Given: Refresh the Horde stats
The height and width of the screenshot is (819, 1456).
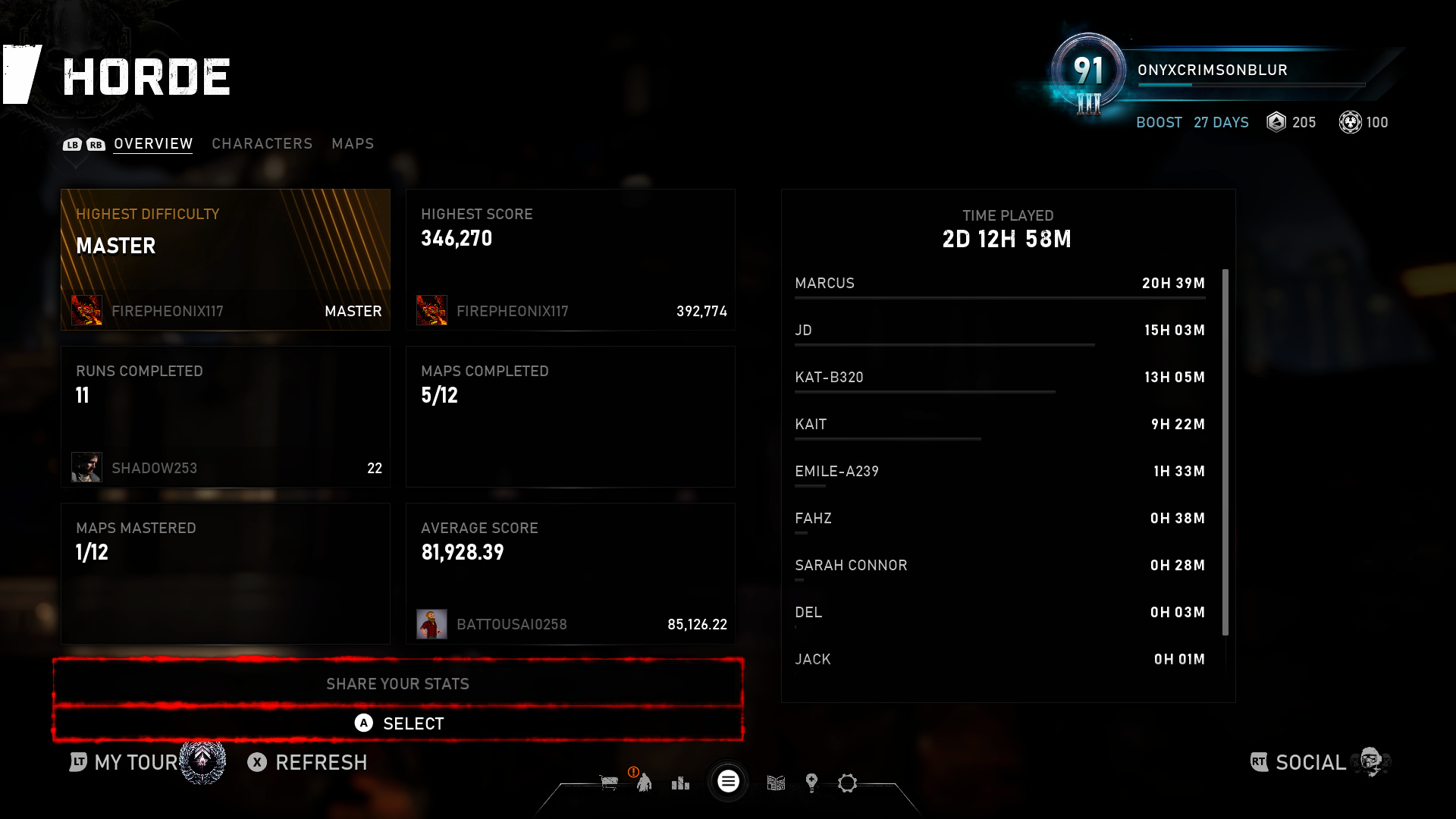Looking at the screenshot, I should [308, 762].
